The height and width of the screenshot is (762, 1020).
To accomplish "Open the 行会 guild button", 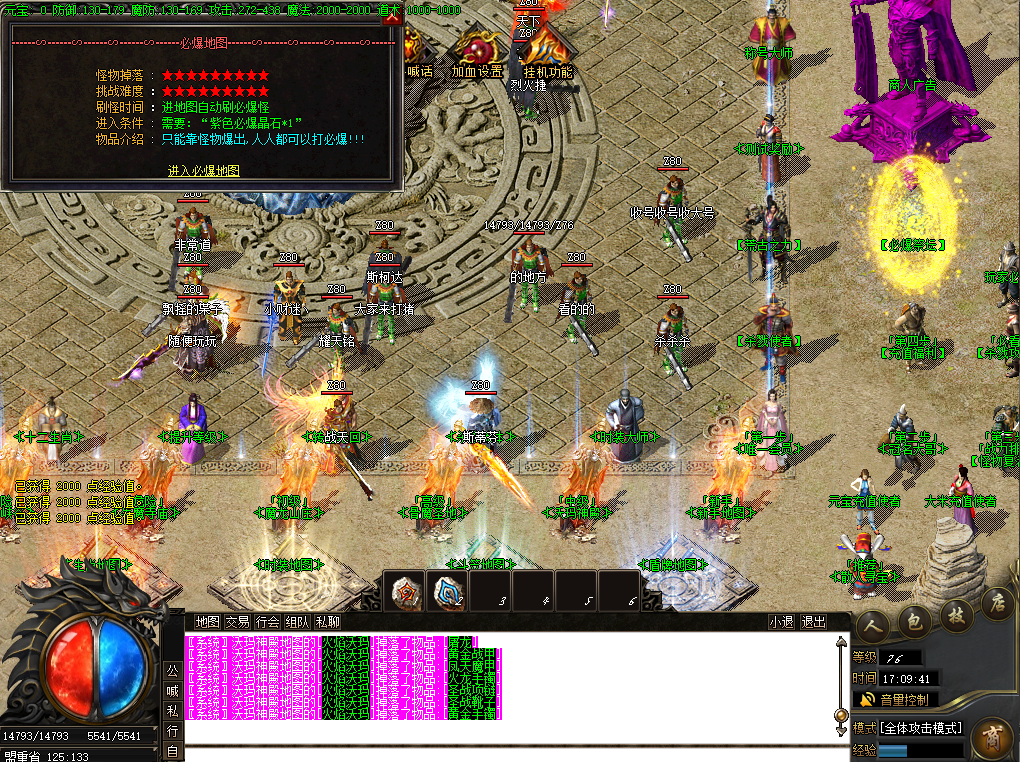I will click(x=267, y=621).
